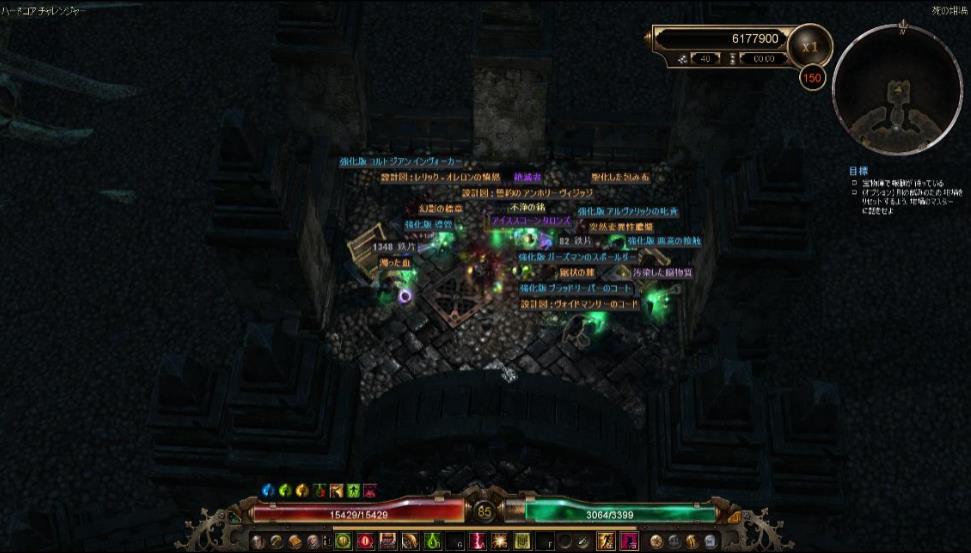Click the circular minimap
Screen dimensions: 971x553
pyautogui.click(x=896, y=88)
